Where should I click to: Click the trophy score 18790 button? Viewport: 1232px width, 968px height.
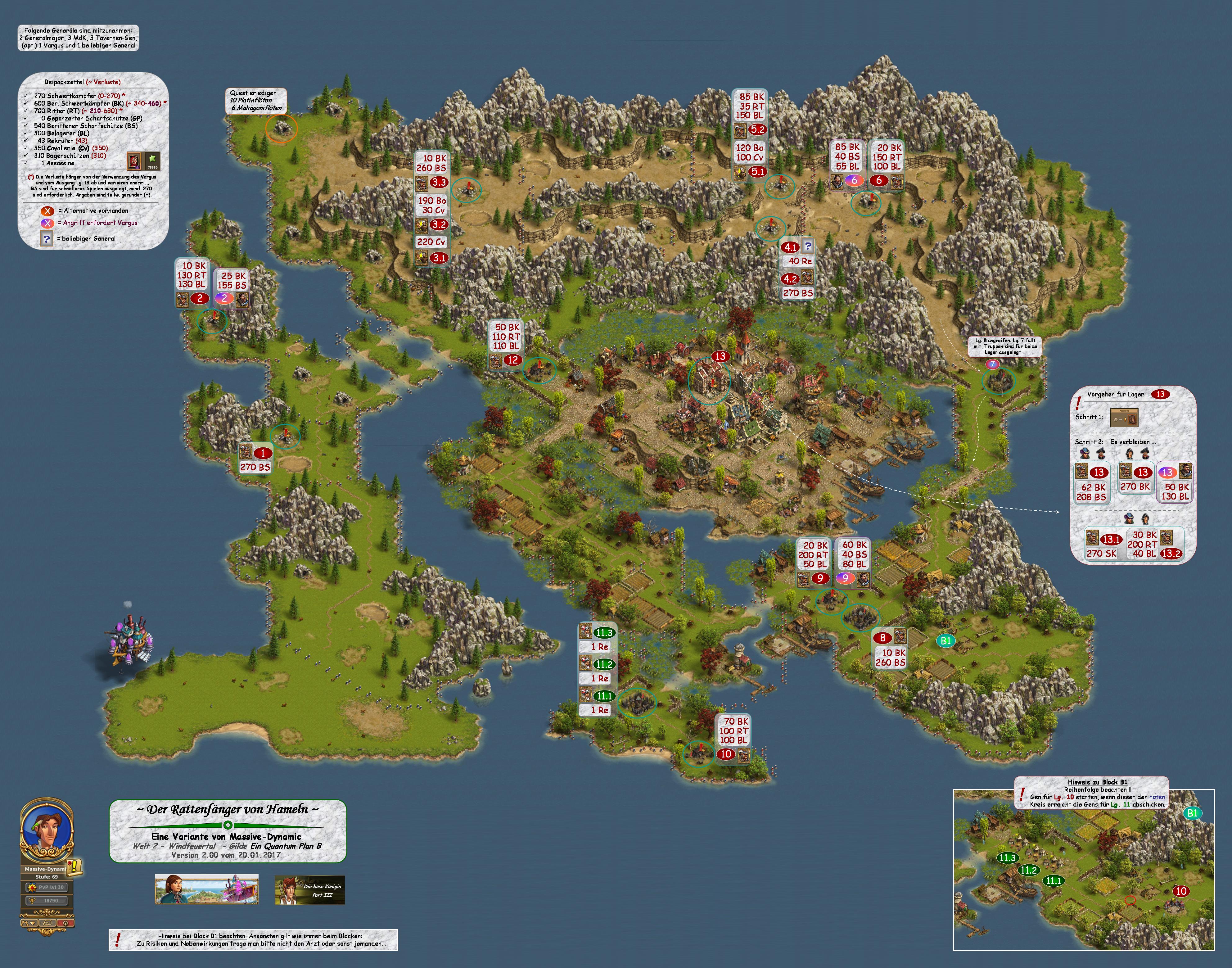click(x=47, y=901)
